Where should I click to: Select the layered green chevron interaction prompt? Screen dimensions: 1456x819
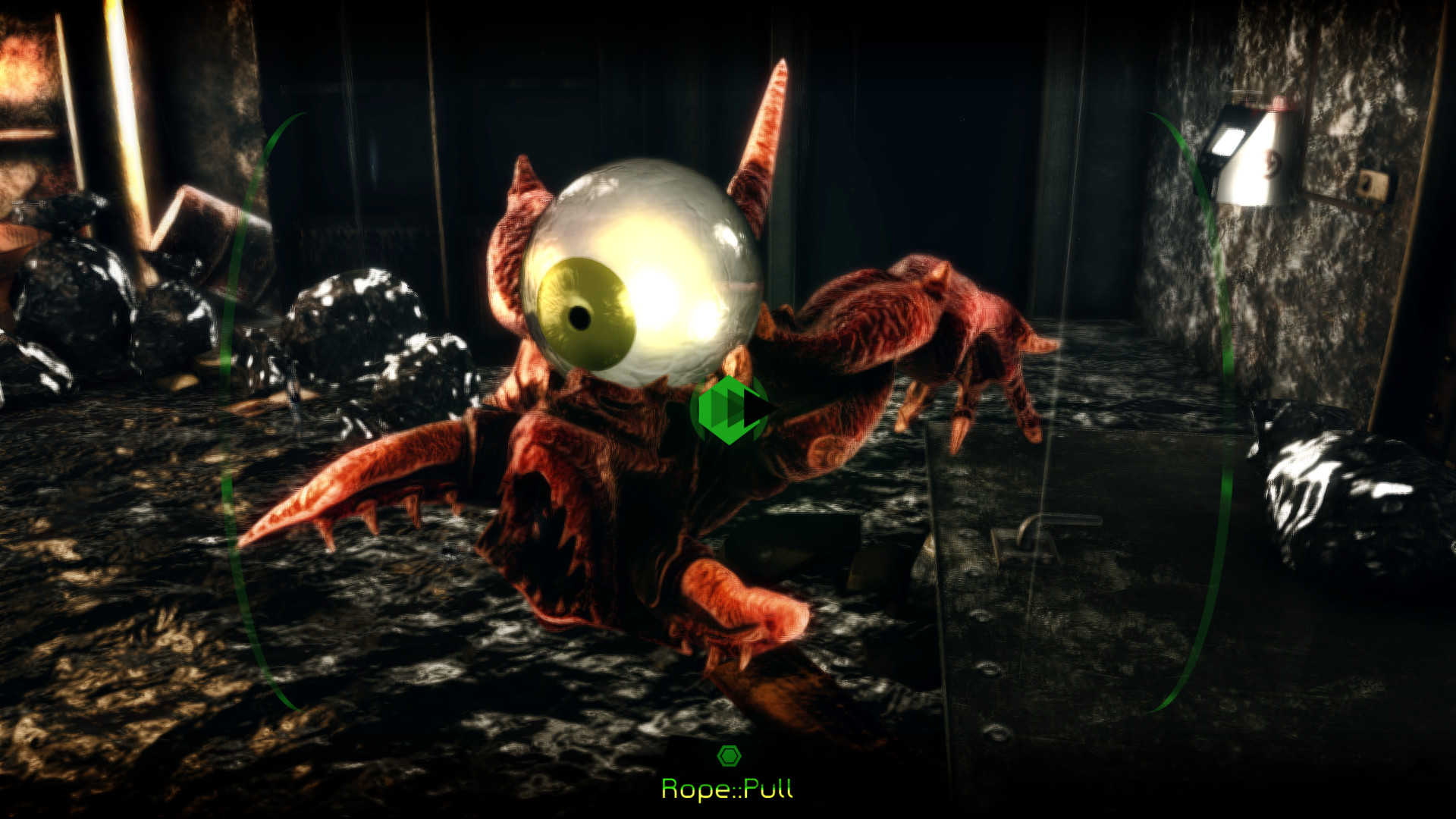tap(728, 409)
